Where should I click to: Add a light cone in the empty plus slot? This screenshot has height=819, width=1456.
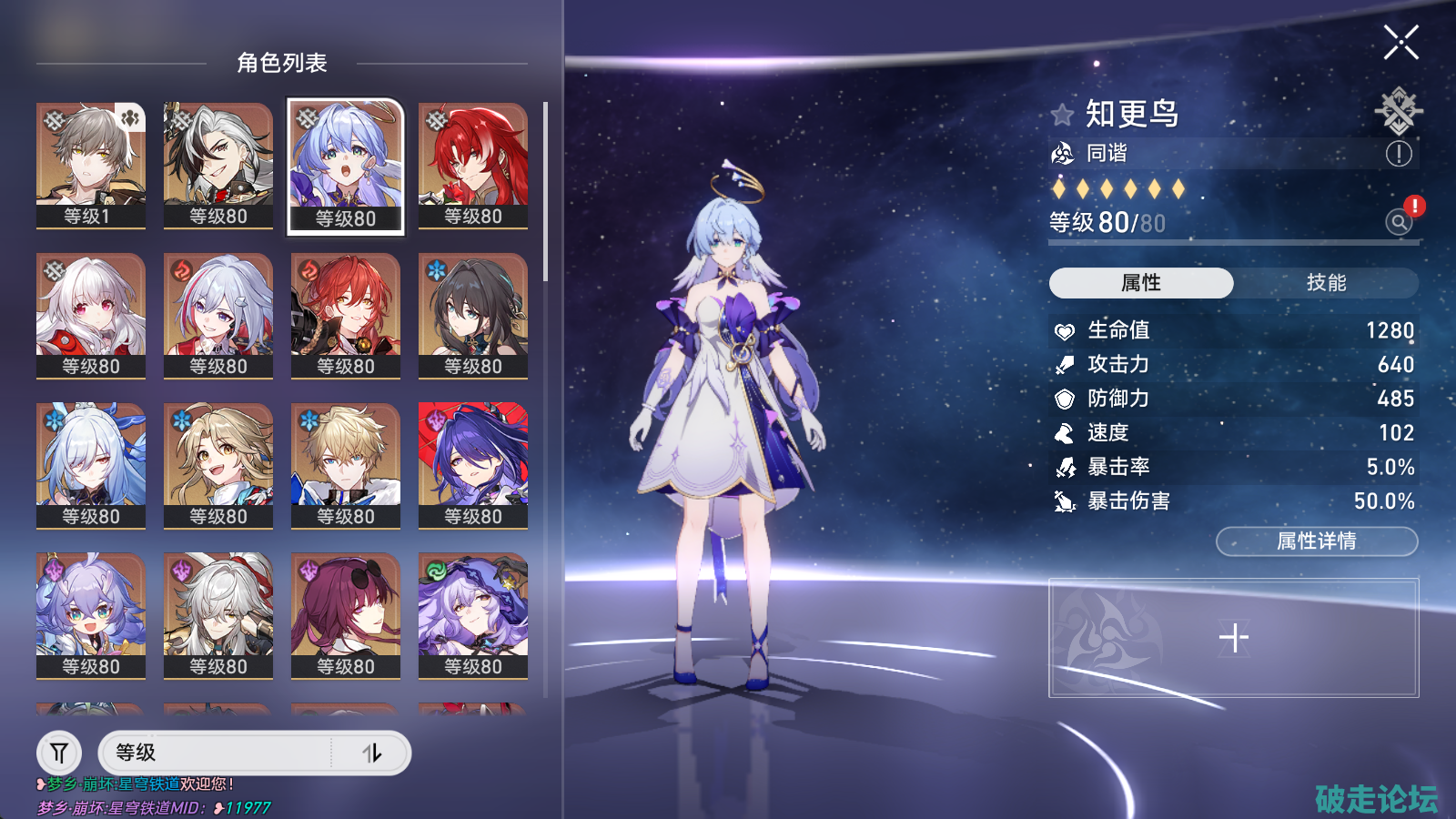pyautogui.click(x=1233, y=638)
